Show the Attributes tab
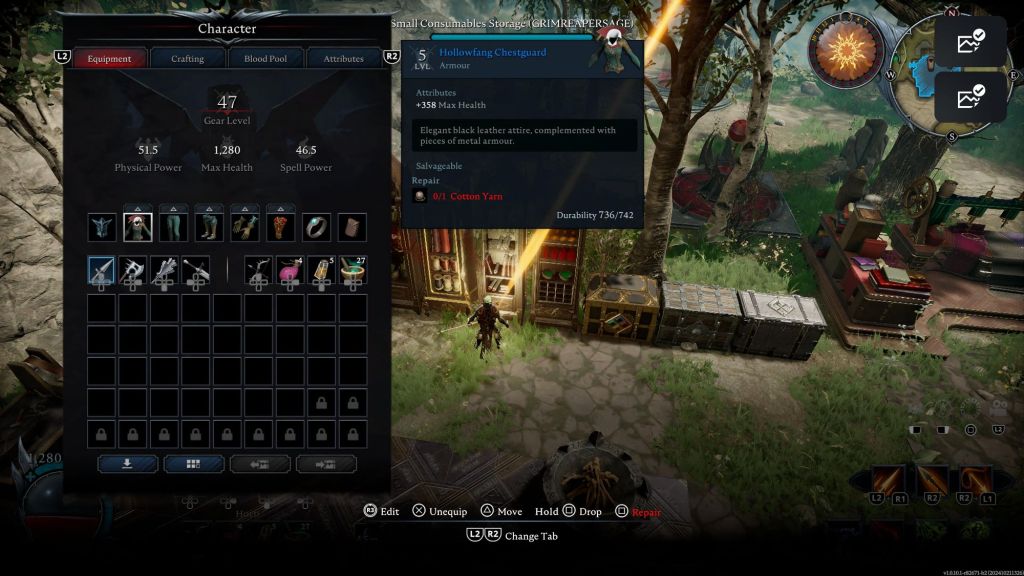Viewport: 1024px width, 576px height. (x=343, y=59)
